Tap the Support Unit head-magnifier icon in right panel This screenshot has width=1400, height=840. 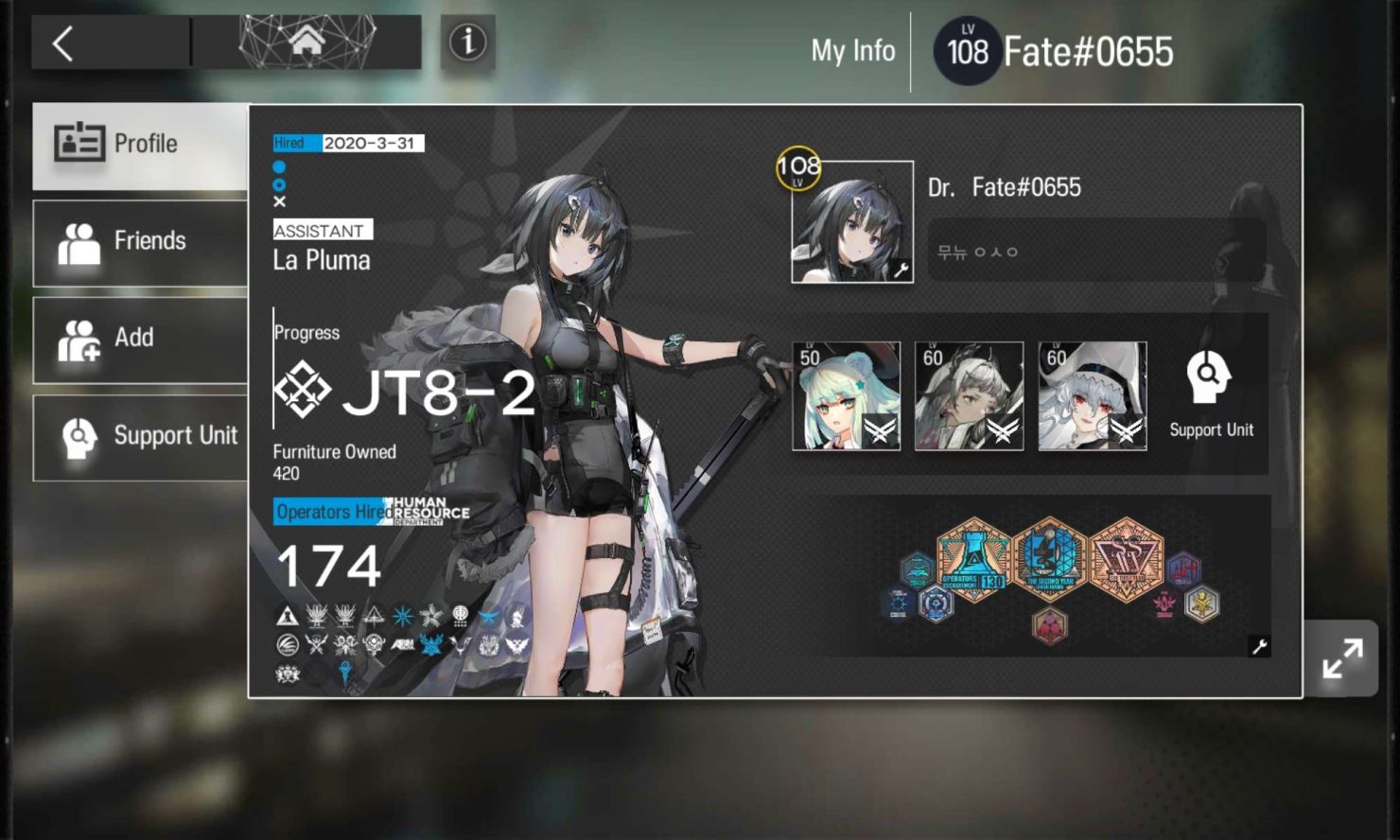[1207, 375]
